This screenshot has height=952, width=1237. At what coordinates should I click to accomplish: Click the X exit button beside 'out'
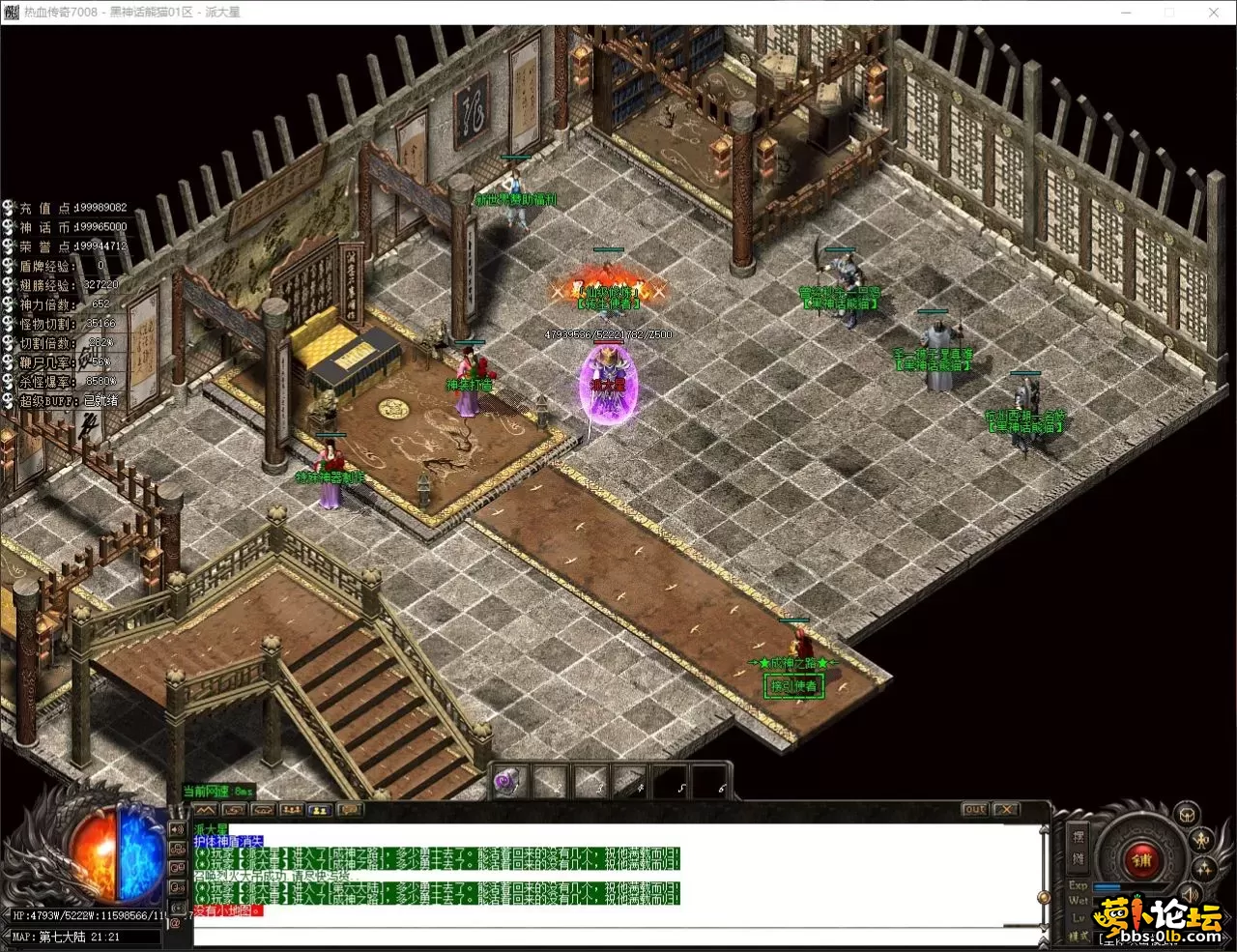click(x=1006, y=809)
